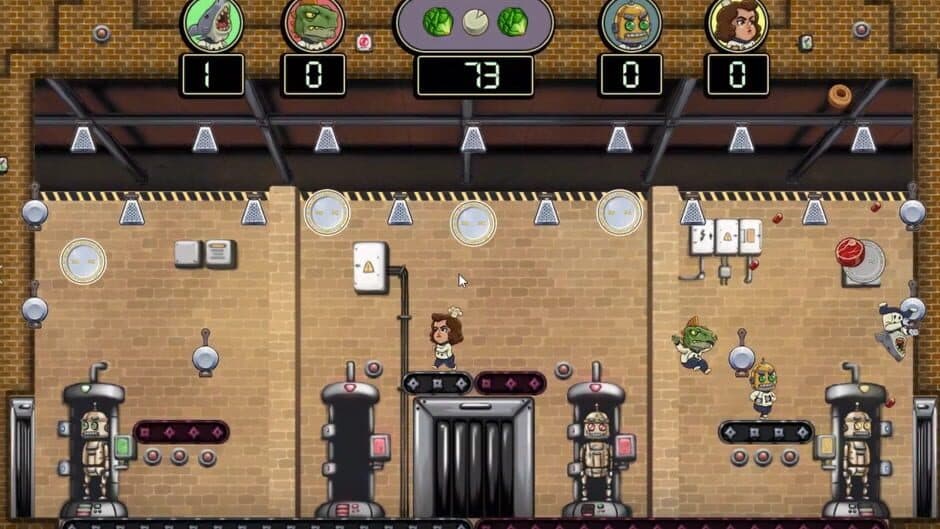Click the brussels sprout round indicator panel
The height and width of the screenshot is (529, 940).
click(474, 24)
